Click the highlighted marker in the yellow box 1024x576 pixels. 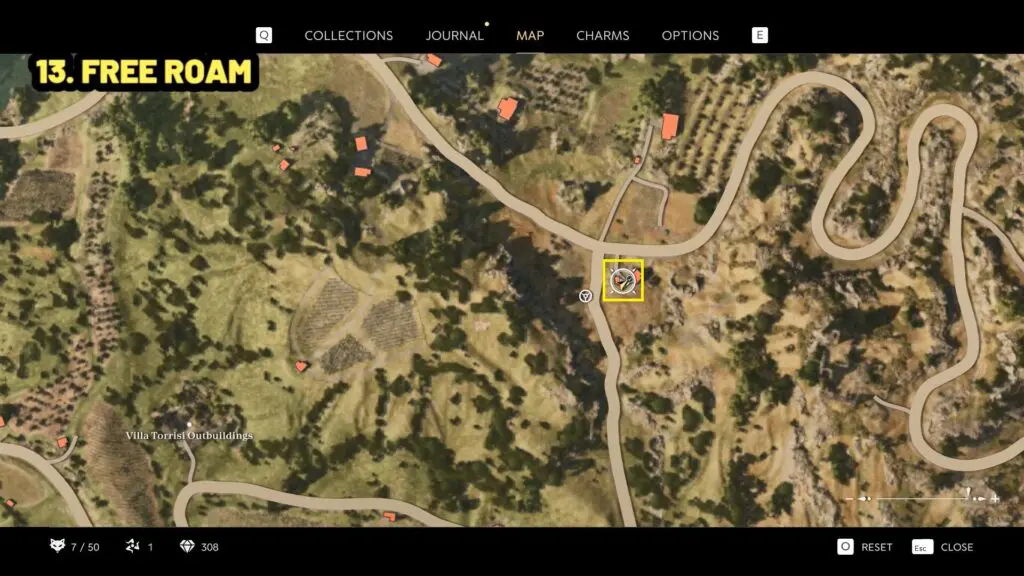[x=623, y=280]
